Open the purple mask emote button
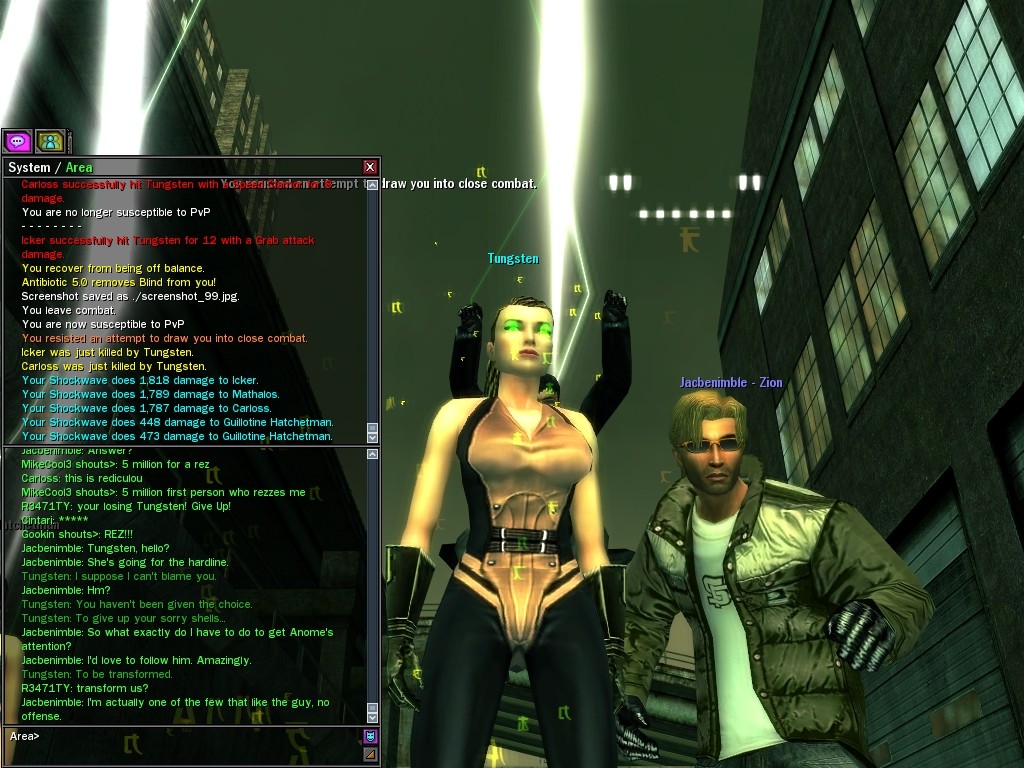The image size is (1024, 768). click(x=370, y=737)
